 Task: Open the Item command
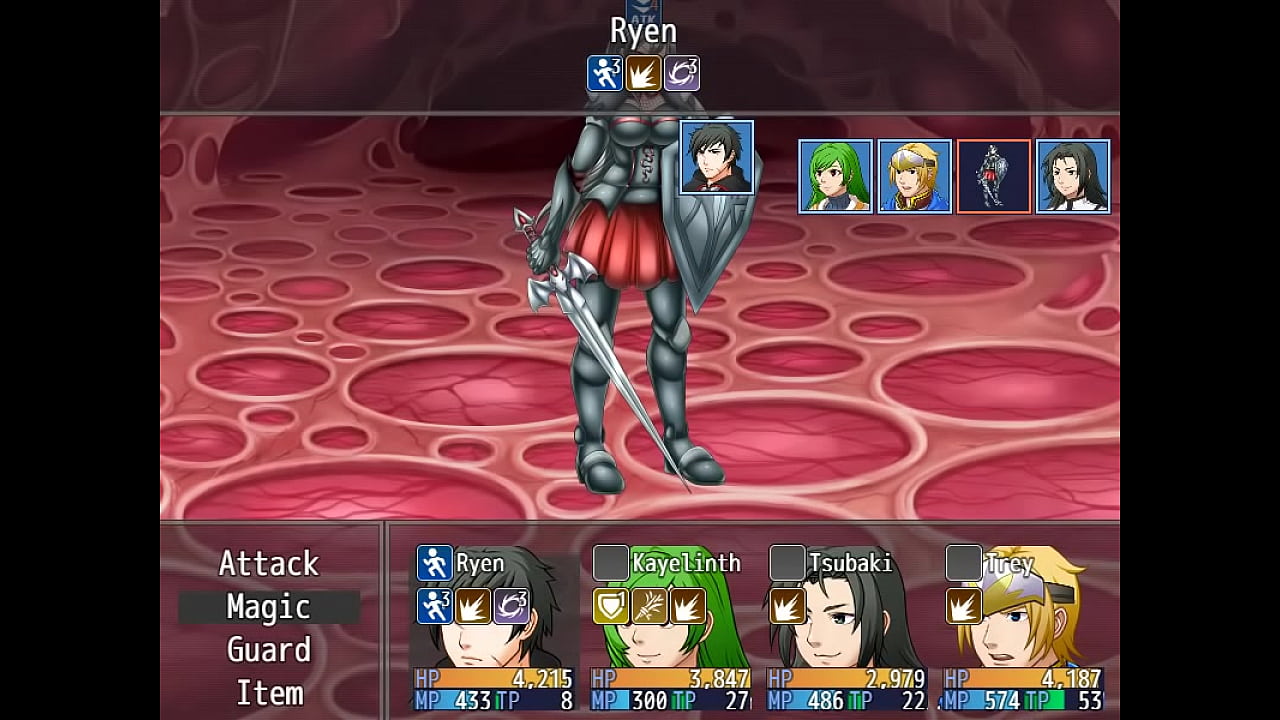point(268,693)
